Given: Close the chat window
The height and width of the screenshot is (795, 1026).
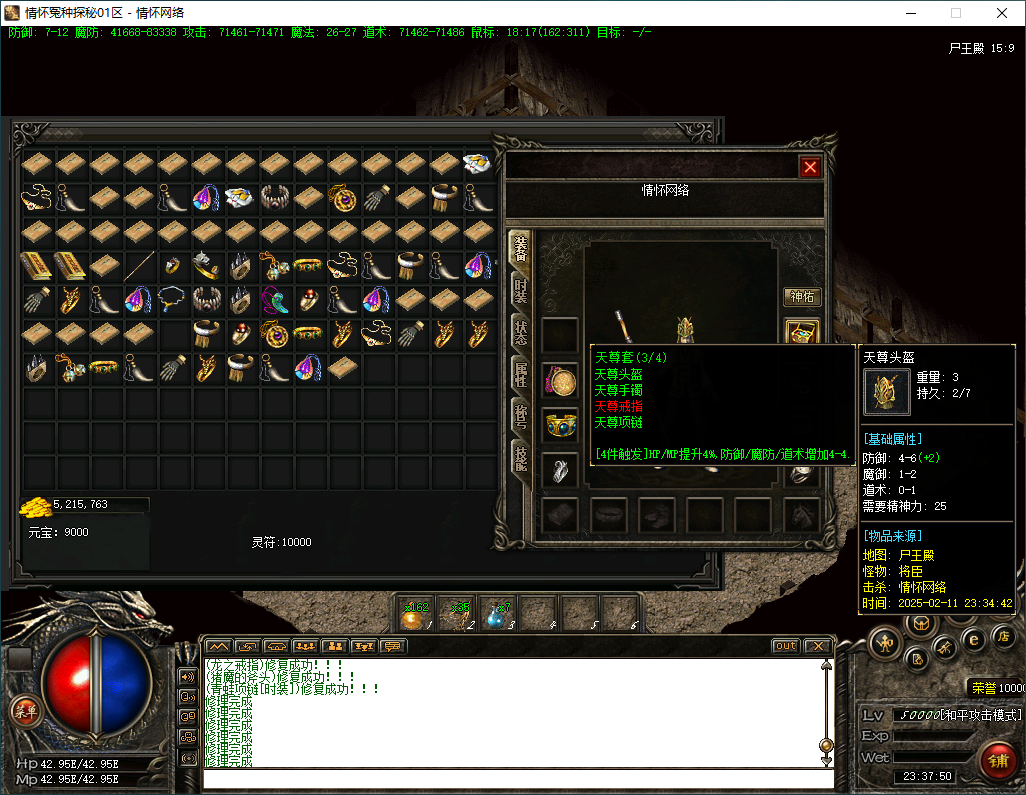Looking at the screenshot, I should [x=818, y=646].
